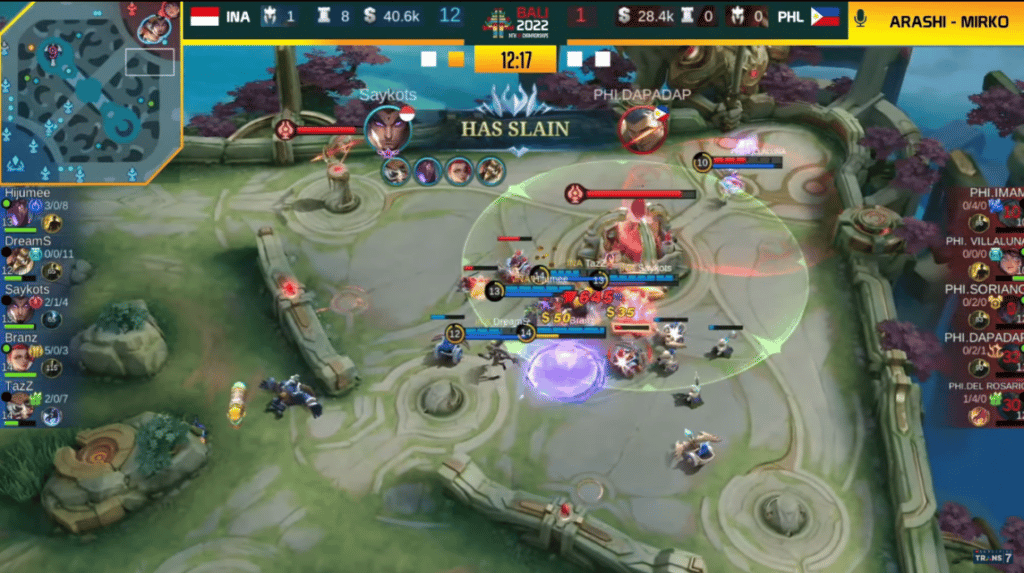Select Hijumee's hero portrait
Image resolution: width=1024 pixels, height=573 pixels.
click(x=20, y=214)
